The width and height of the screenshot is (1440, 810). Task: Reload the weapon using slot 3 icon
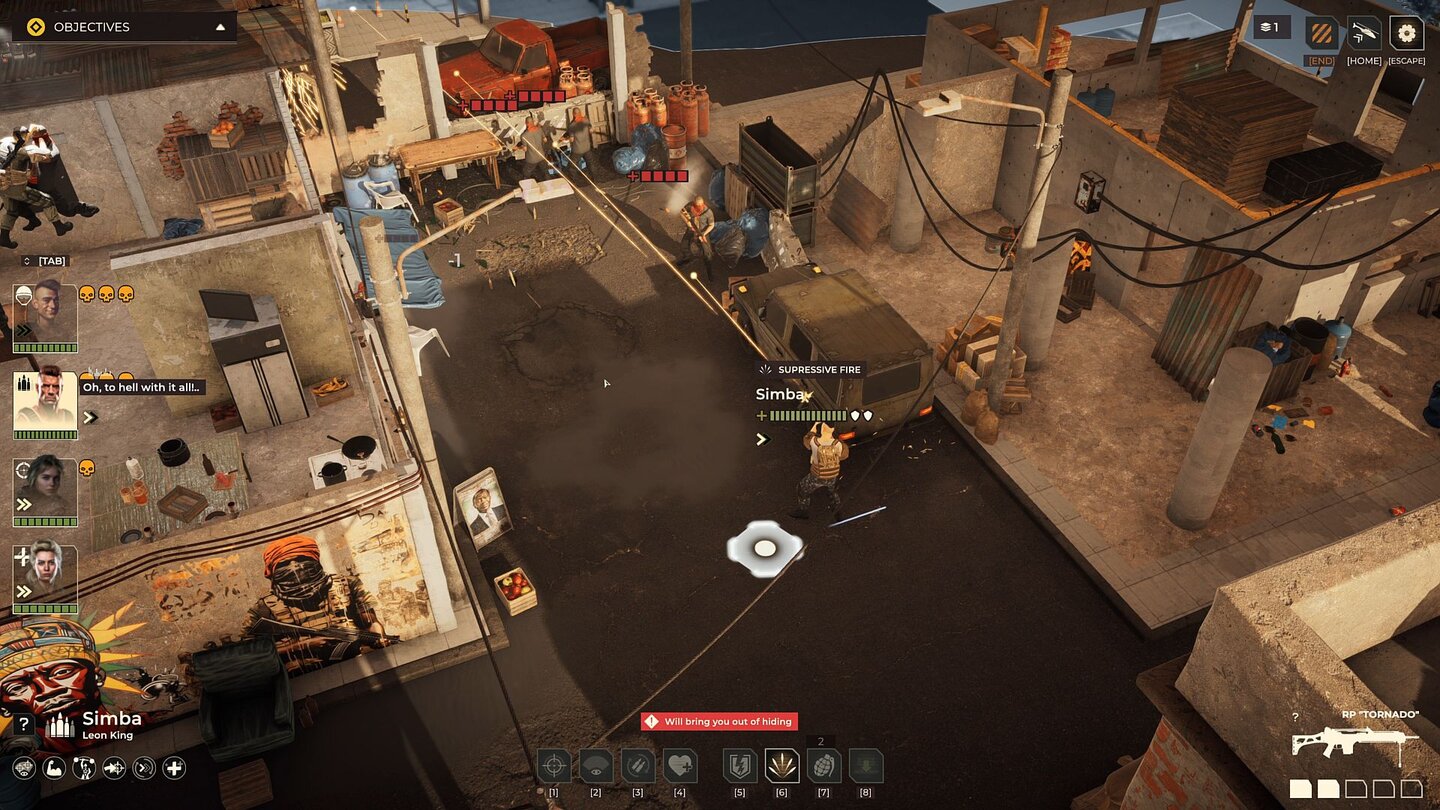pos(638,766)
